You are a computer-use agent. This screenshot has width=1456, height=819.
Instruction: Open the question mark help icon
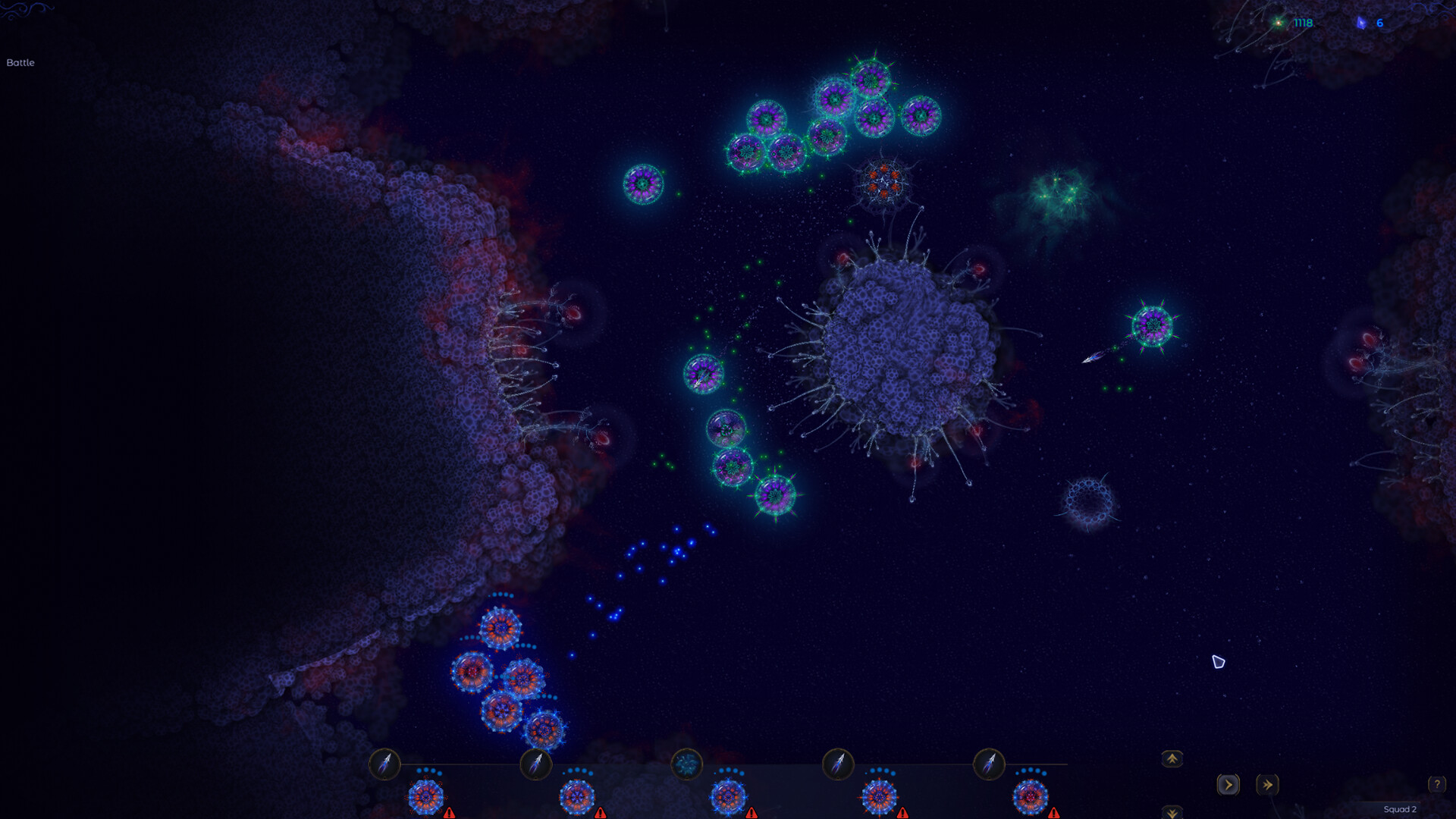click(1436, 783)
